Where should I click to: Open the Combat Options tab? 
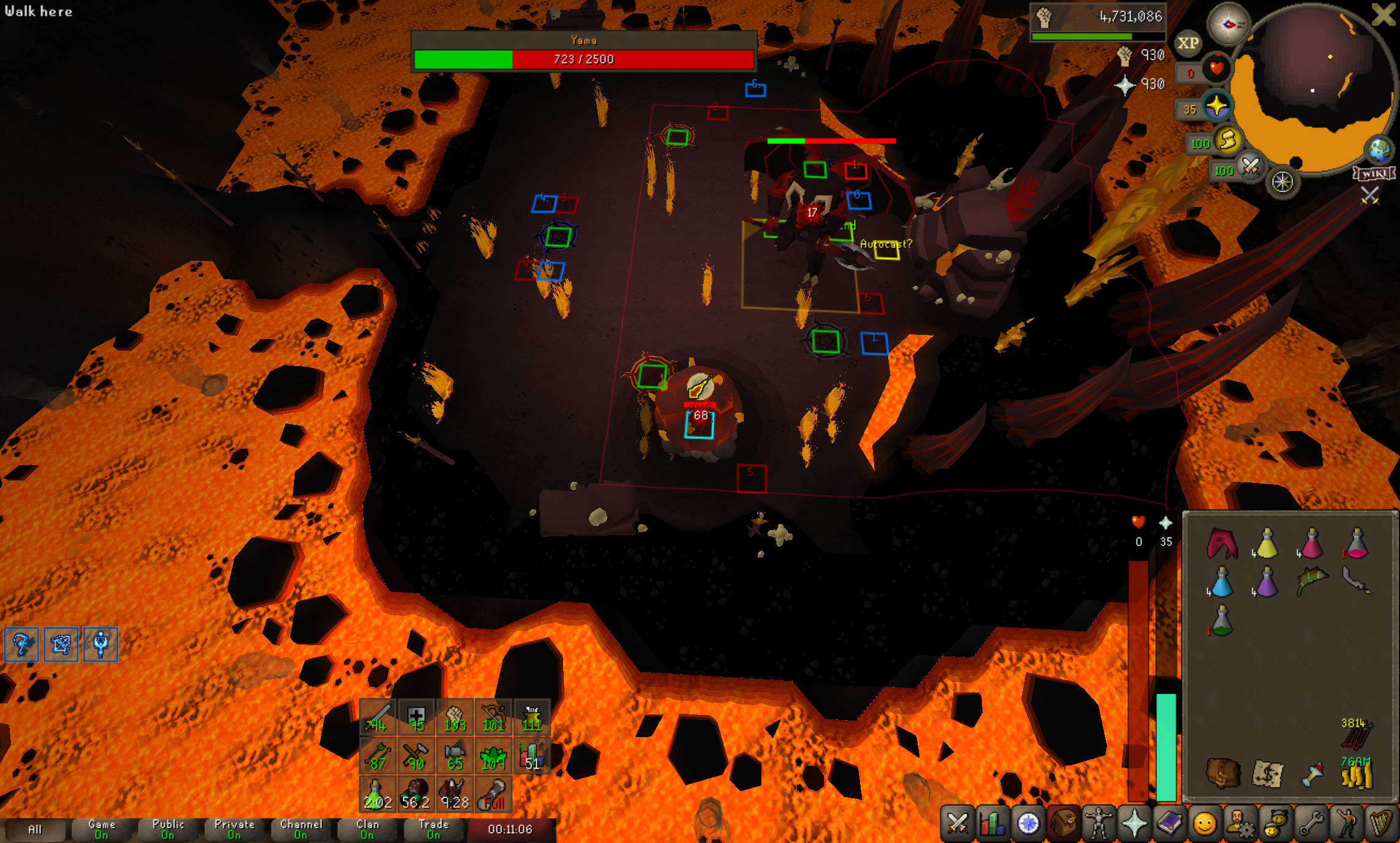click(957, 823)
